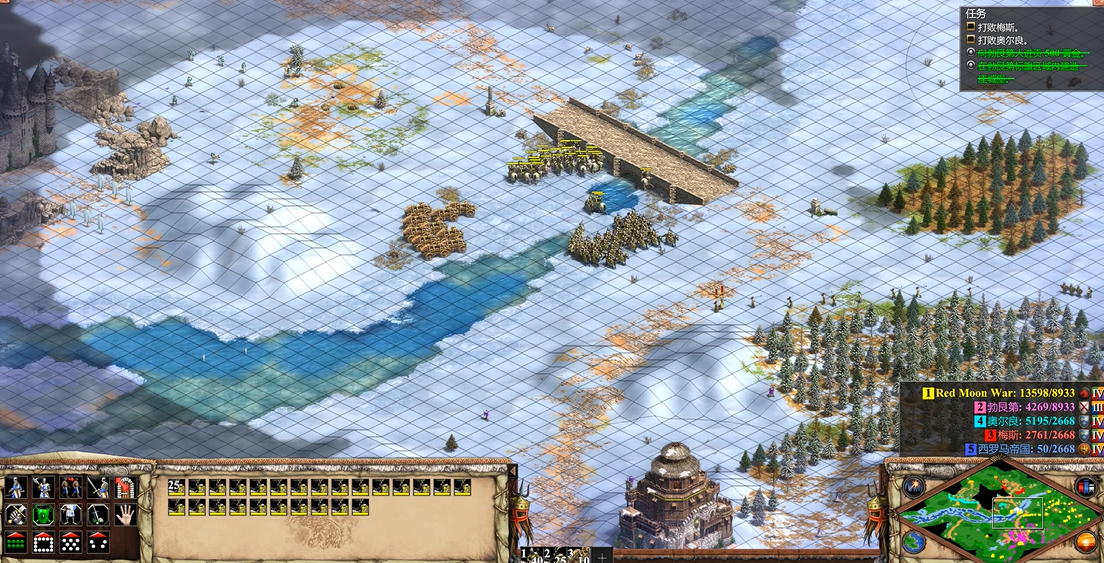1104x563 pixels.
Task: Activate the garrison command with gate icon
Action: point(125,487)
